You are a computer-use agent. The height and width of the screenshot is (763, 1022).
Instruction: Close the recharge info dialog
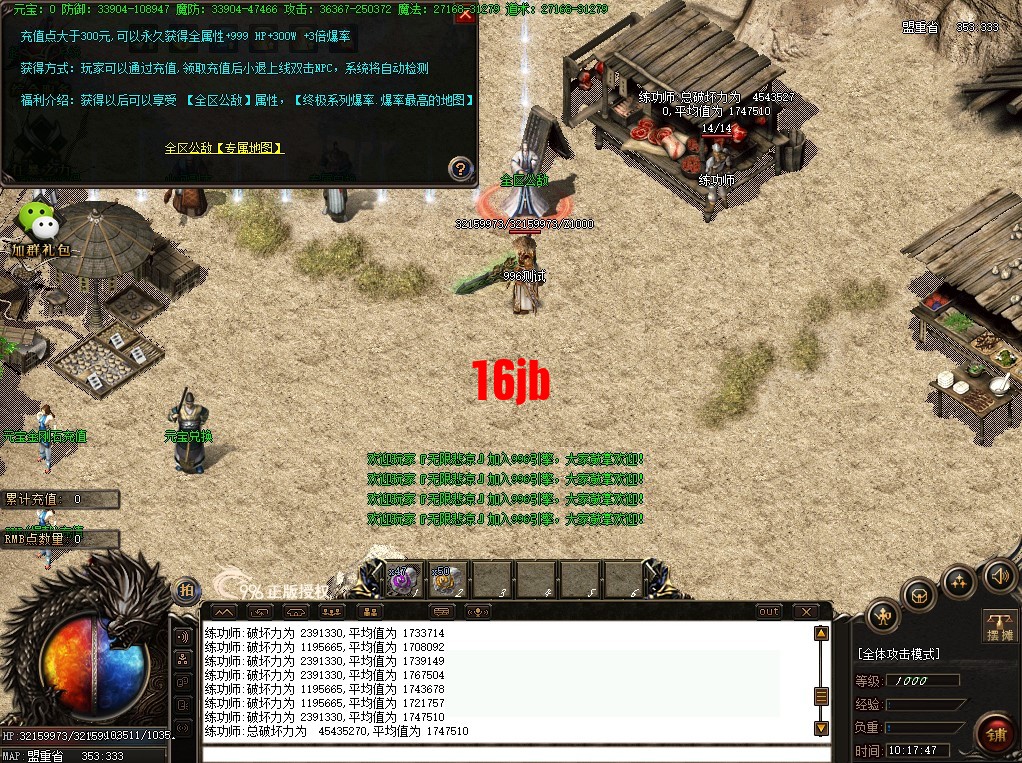coord(463,15)
